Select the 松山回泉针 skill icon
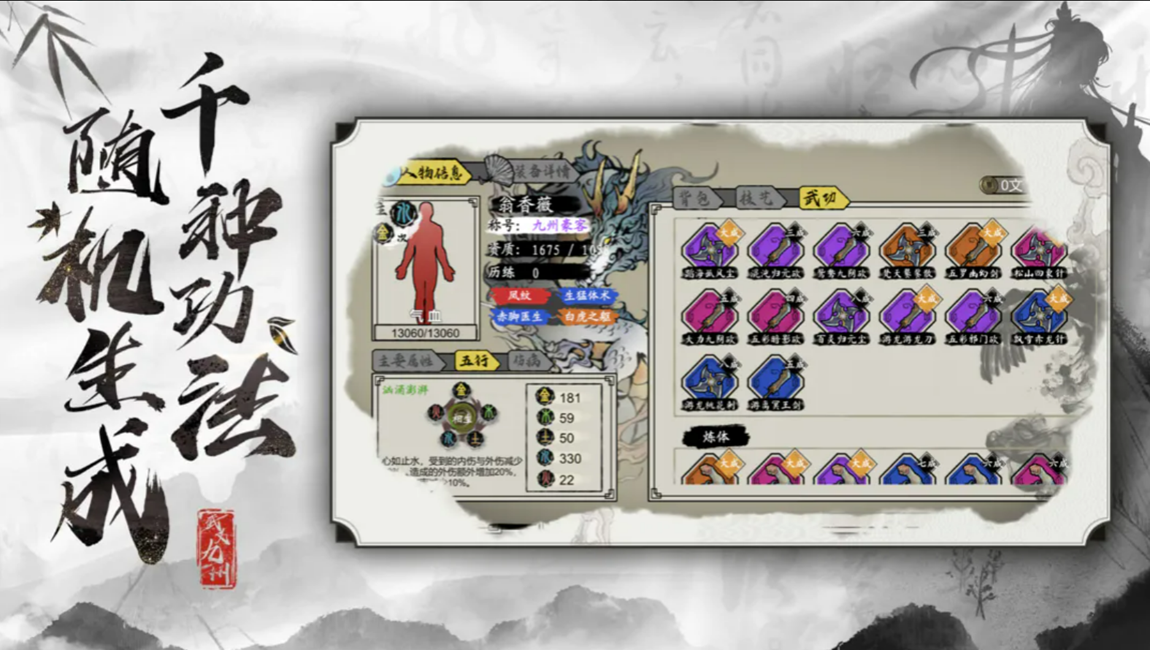1150x650 pixels. tap(1039, 246)
